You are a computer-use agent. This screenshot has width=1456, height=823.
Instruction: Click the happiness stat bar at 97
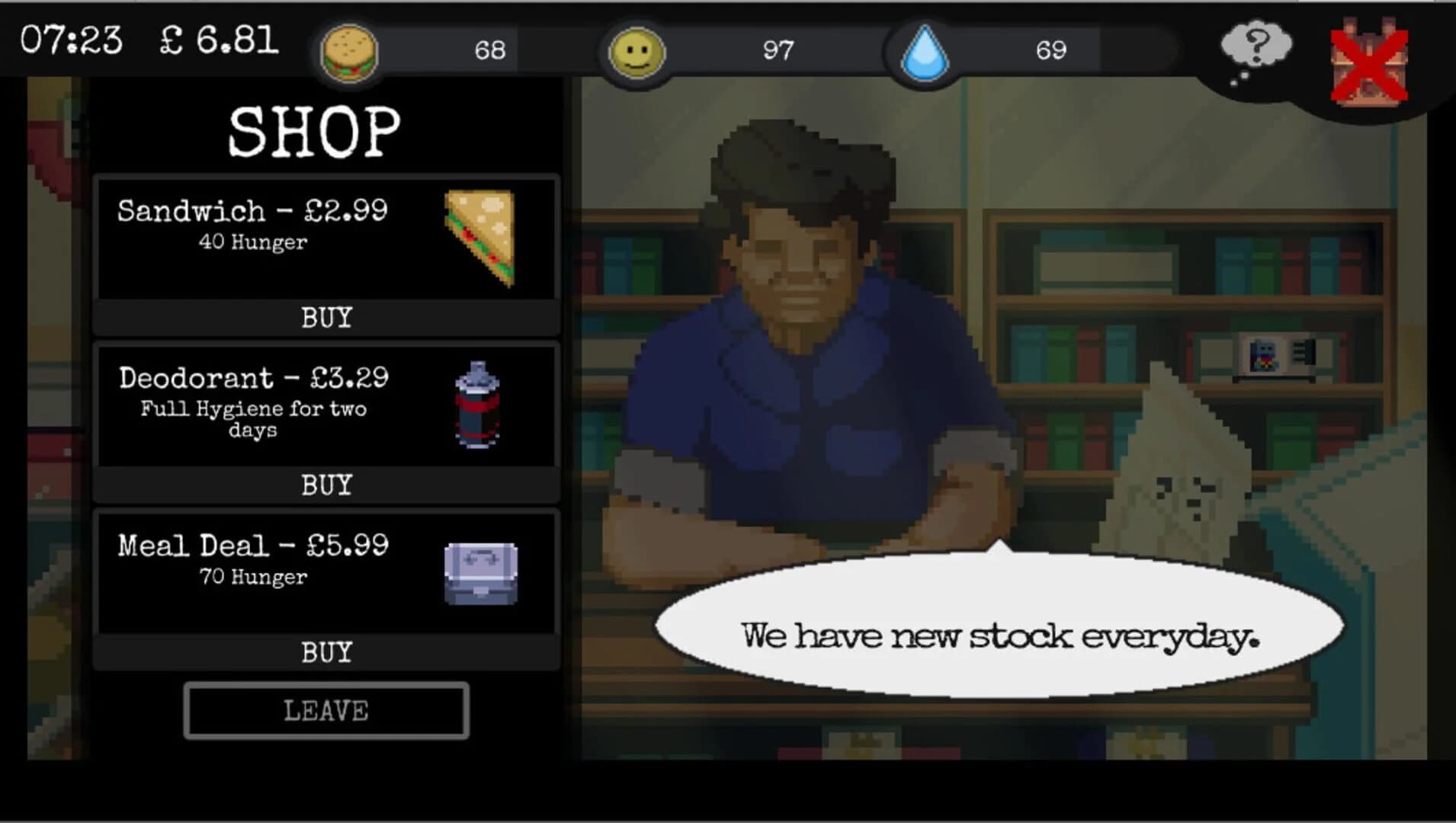tap(778, 50)
